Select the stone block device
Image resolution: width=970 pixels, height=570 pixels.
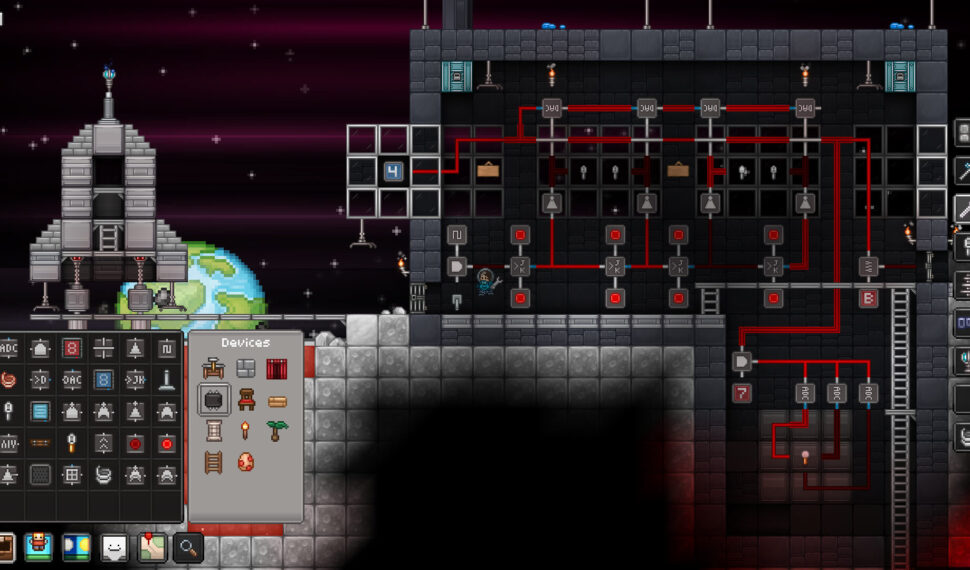pyautogui.click(x=246, y=369)
